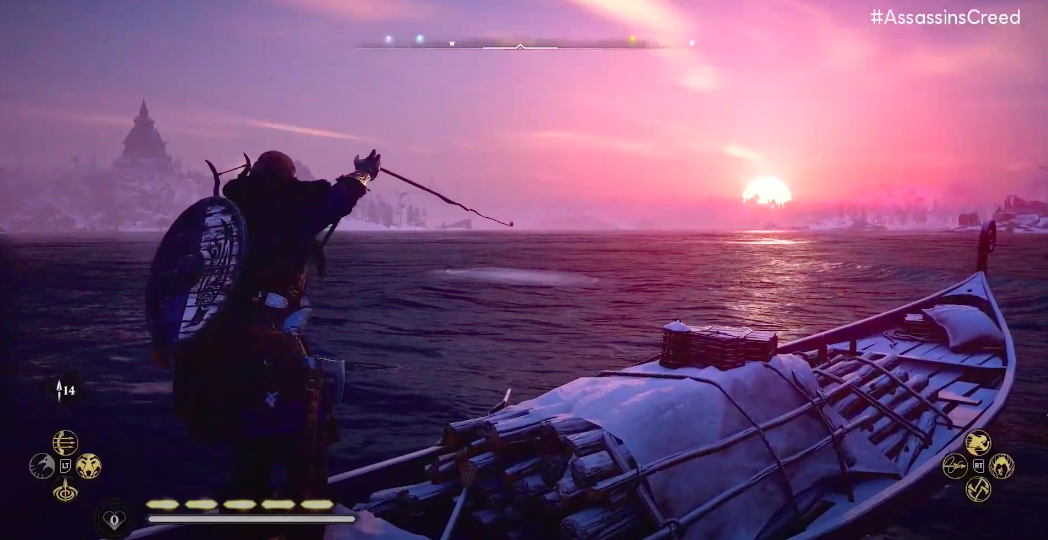Activate the triple-arrow bow ability
Image resolution: width=1048 pixels, height=540 pixels.
pyautogui.click(x=65, y=442)
